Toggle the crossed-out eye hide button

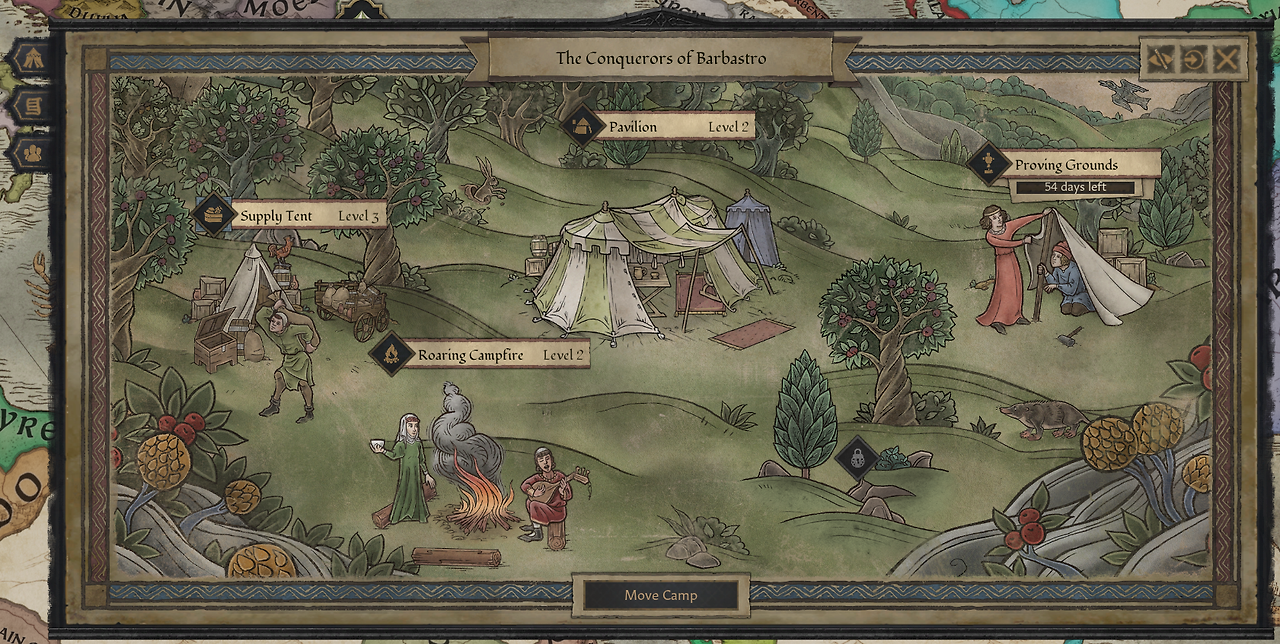click(1160, 59)
